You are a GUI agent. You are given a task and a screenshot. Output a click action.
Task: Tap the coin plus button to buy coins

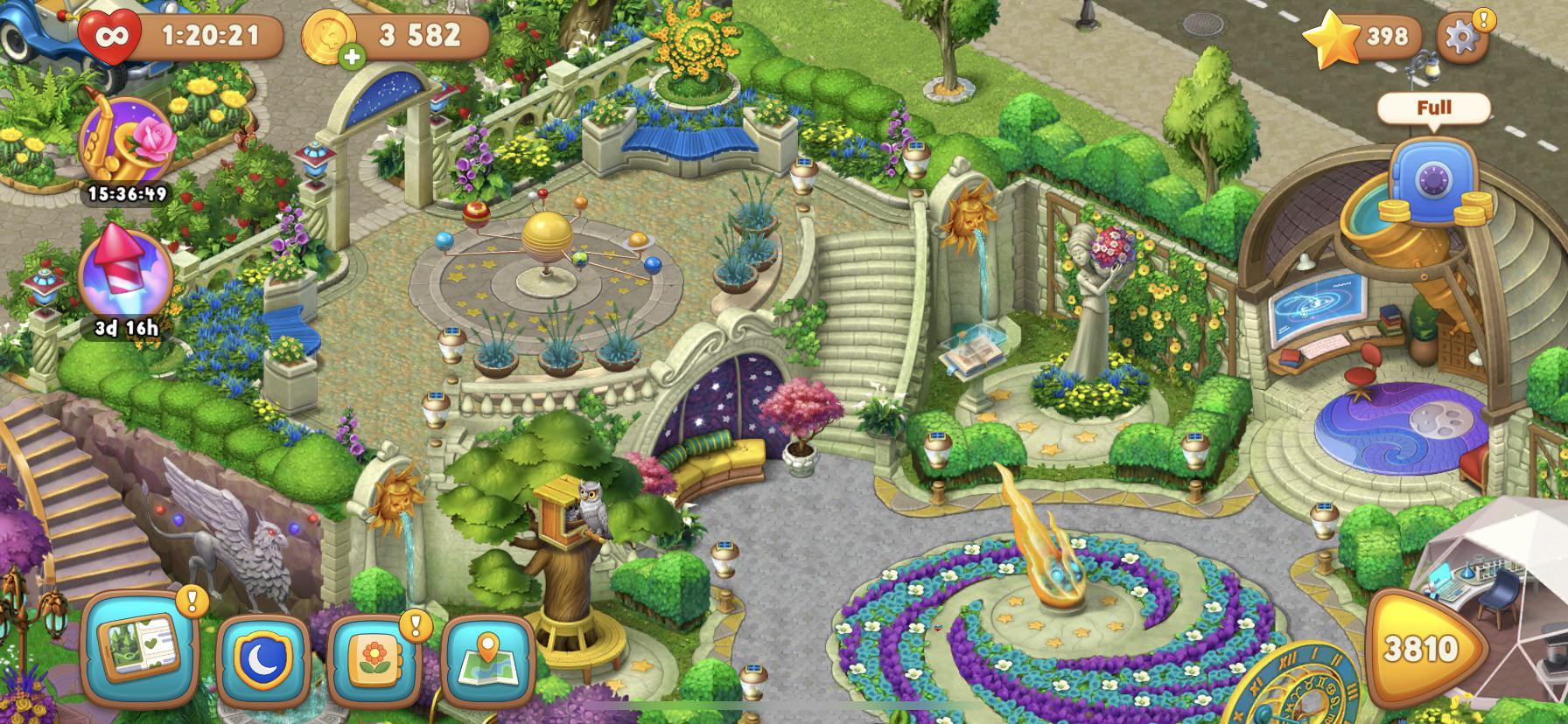click(353, 54)
